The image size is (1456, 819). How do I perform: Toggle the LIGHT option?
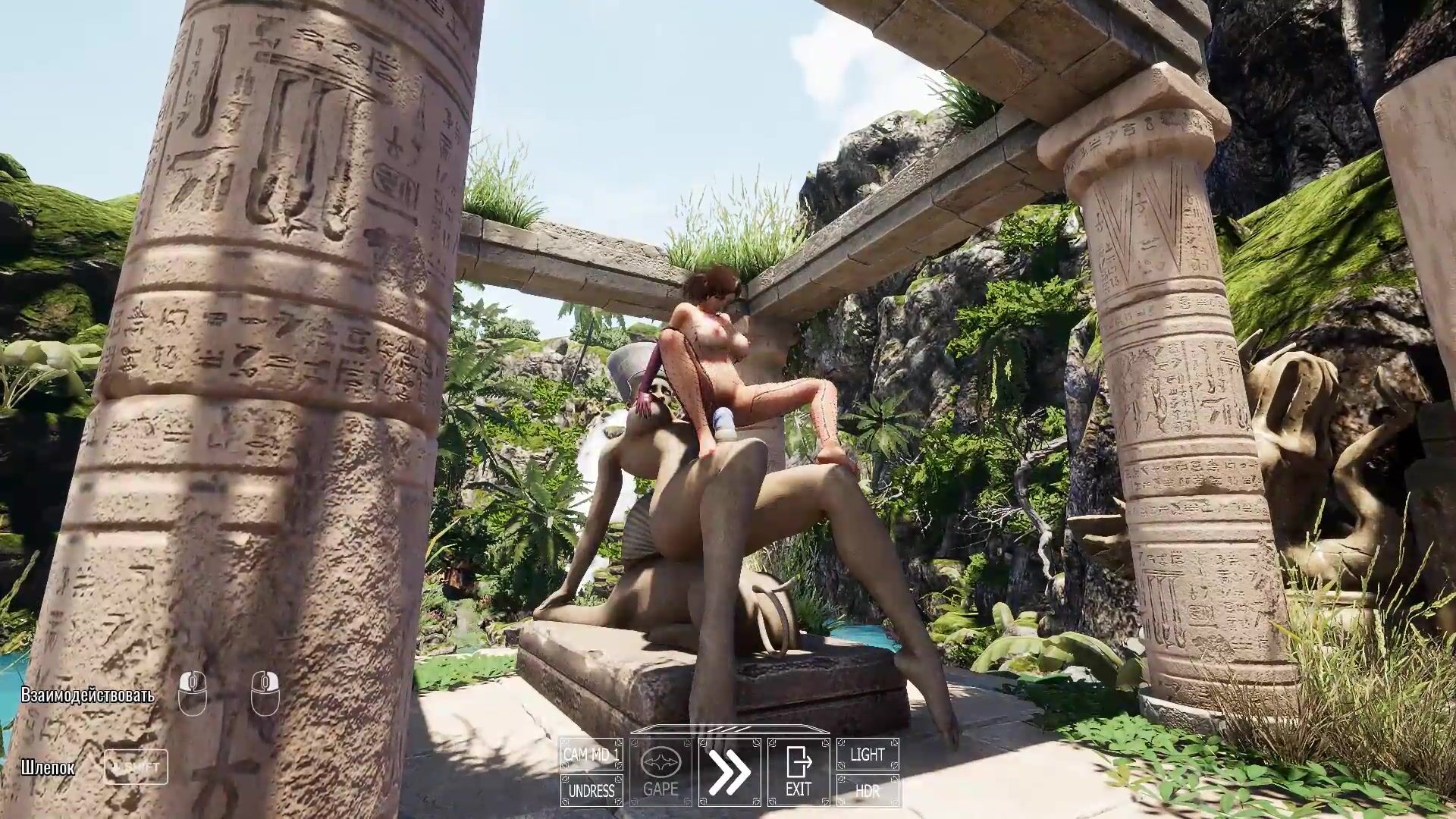[868, 755]
